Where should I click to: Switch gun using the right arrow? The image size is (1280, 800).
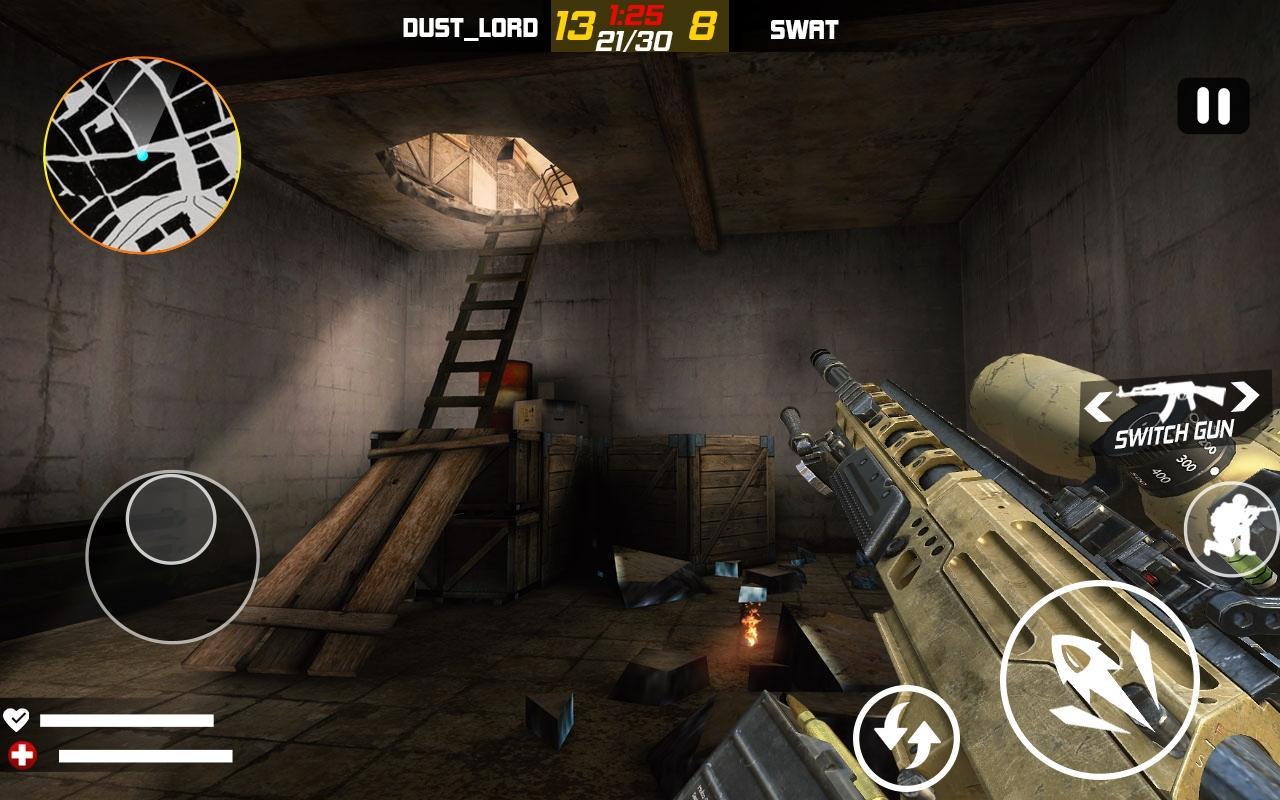coord(1244,397)
